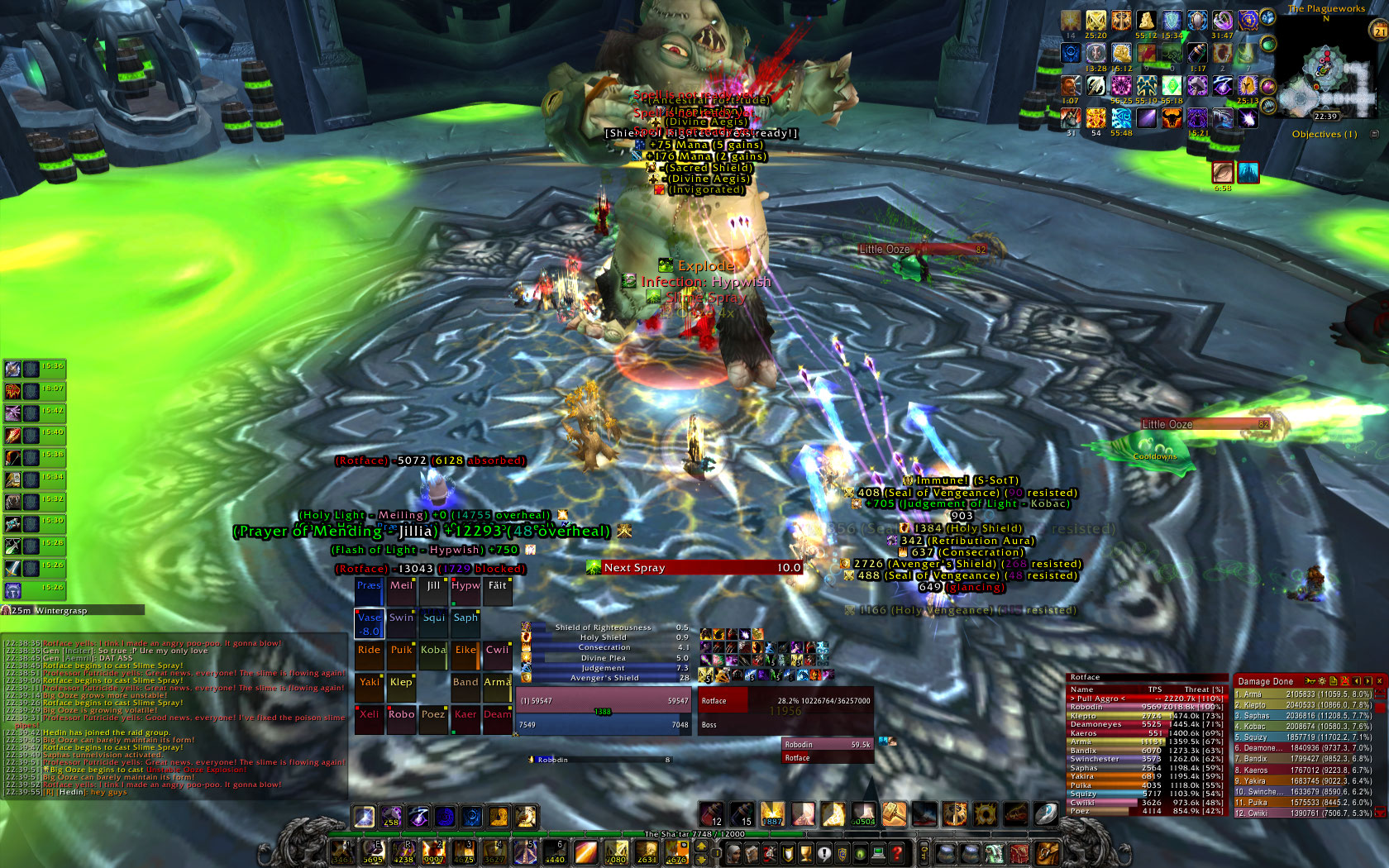Open the backpack bag slot
The height and width of the screenshot is (868, 1389).
click(1047, 852)
